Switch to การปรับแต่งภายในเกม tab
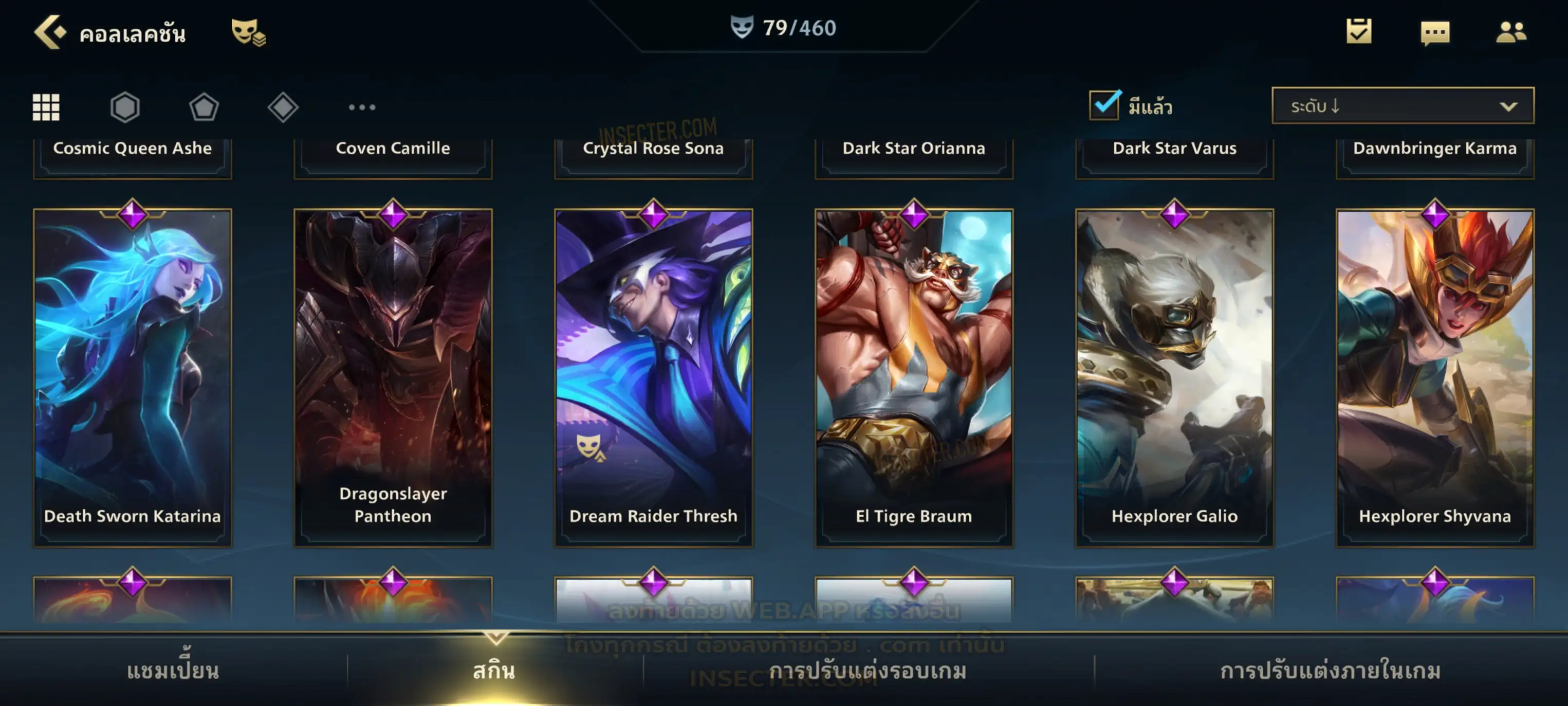The image size is (1568, 706). click(1331, 671)
